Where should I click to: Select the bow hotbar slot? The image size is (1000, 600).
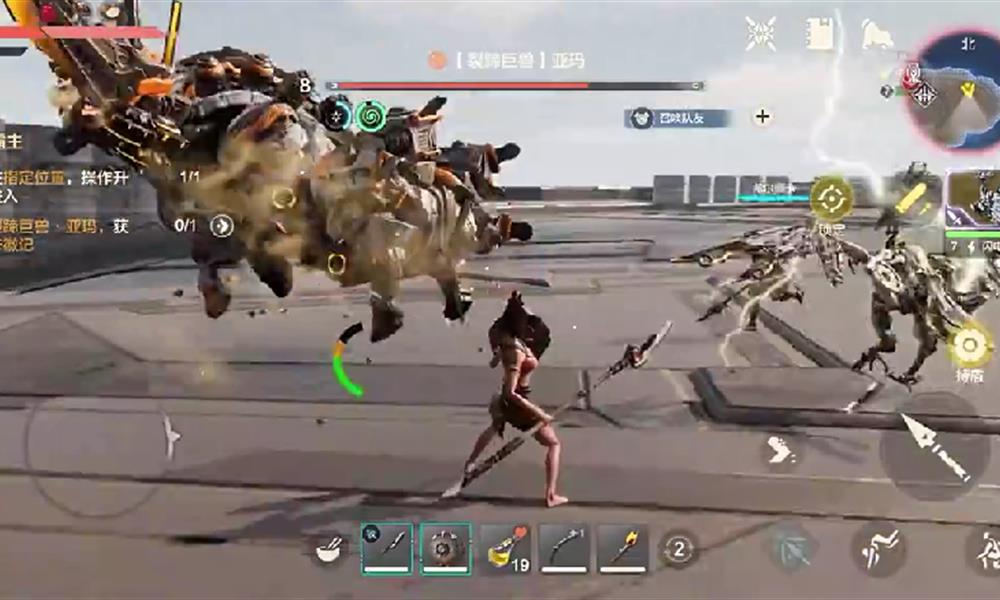coord(564,548)
